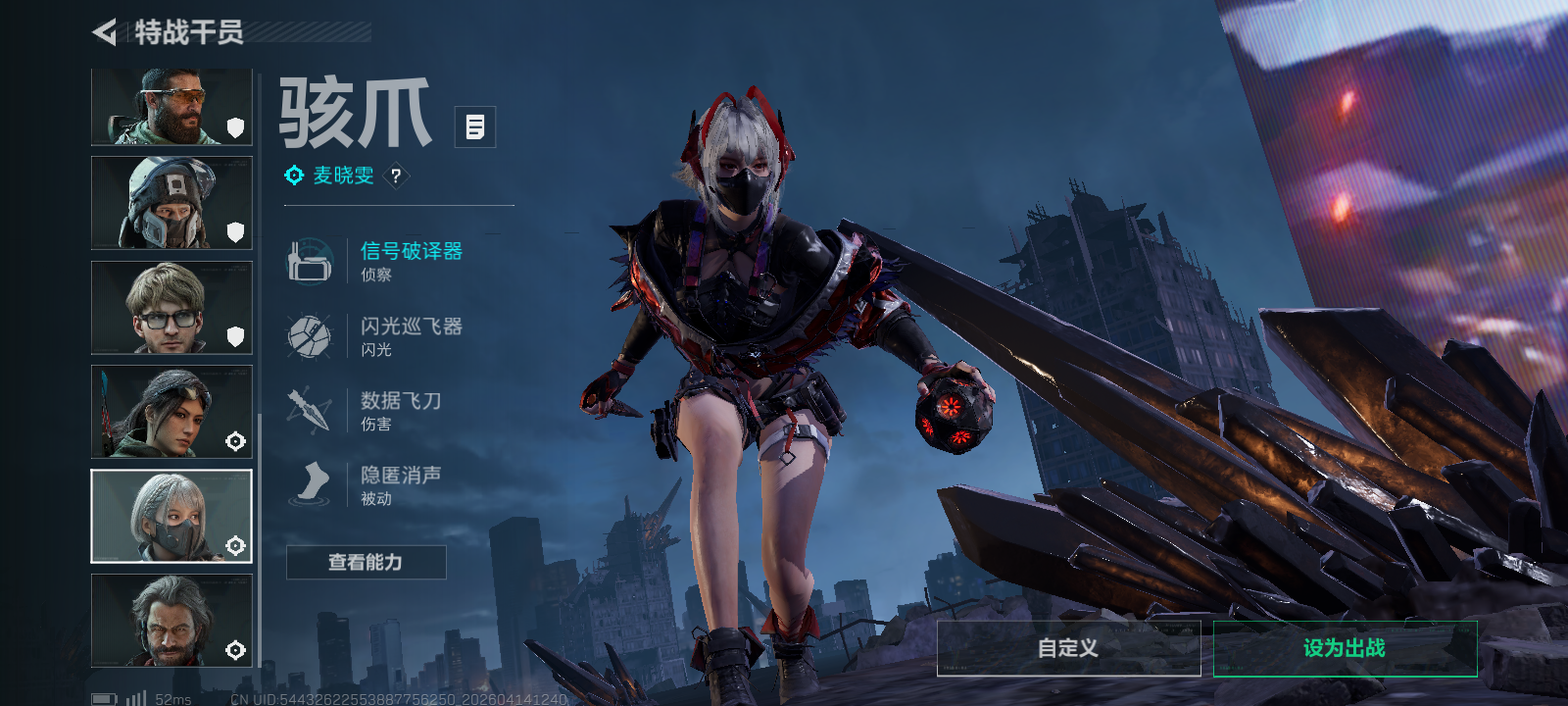The width and height of the screenshot is (1568, 706).
Task: Go back using the arrow beside 特战干员
Action: [104, 32]
